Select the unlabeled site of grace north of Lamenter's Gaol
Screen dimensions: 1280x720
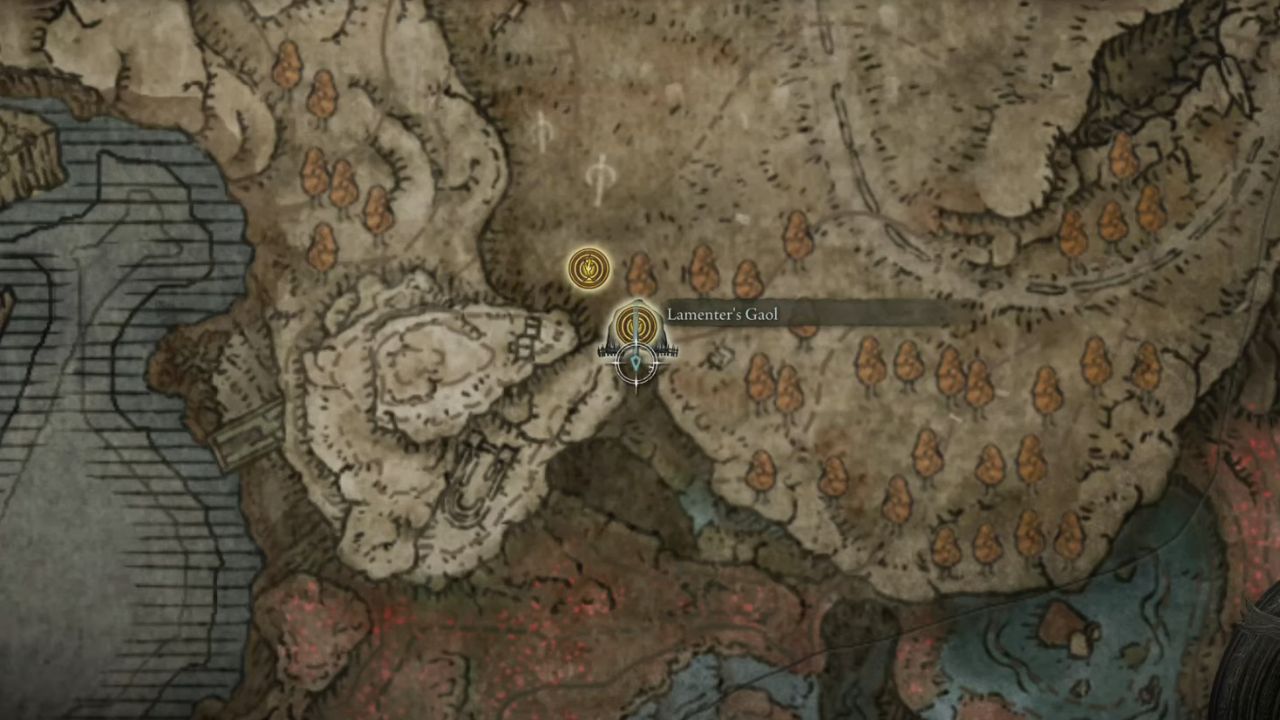tap(588, 267)
